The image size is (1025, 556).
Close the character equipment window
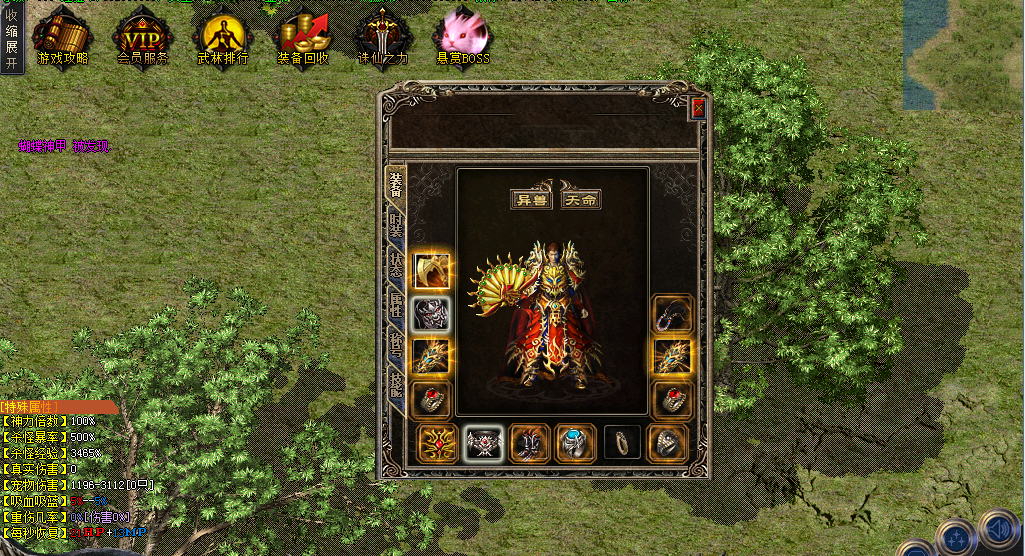click(698, 109)
